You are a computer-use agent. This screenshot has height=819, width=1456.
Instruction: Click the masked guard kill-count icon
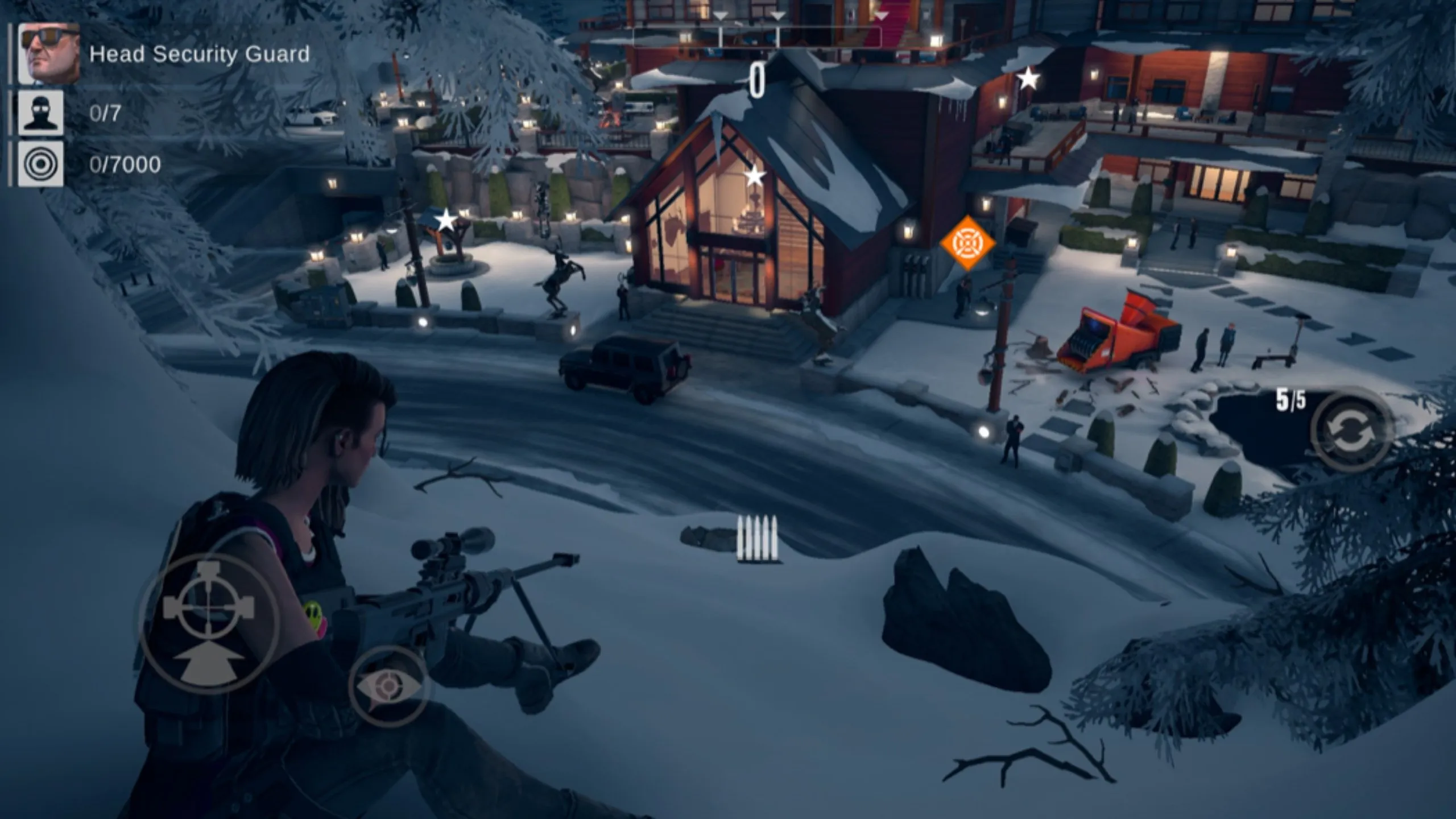pyautogui.click(x=40, y=113)
